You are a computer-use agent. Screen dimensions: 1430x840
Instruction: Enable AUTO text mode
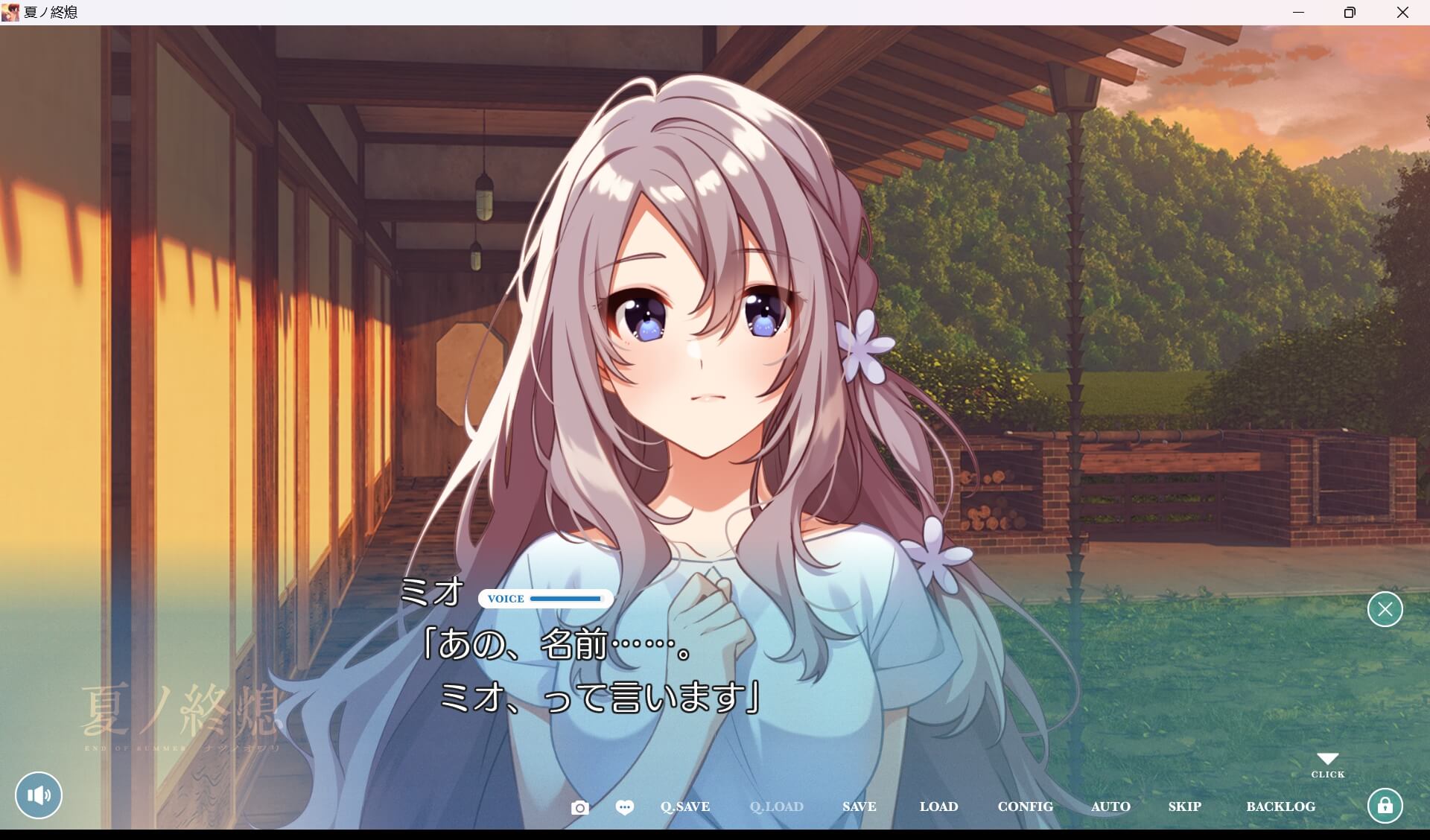coord(1110,806)
